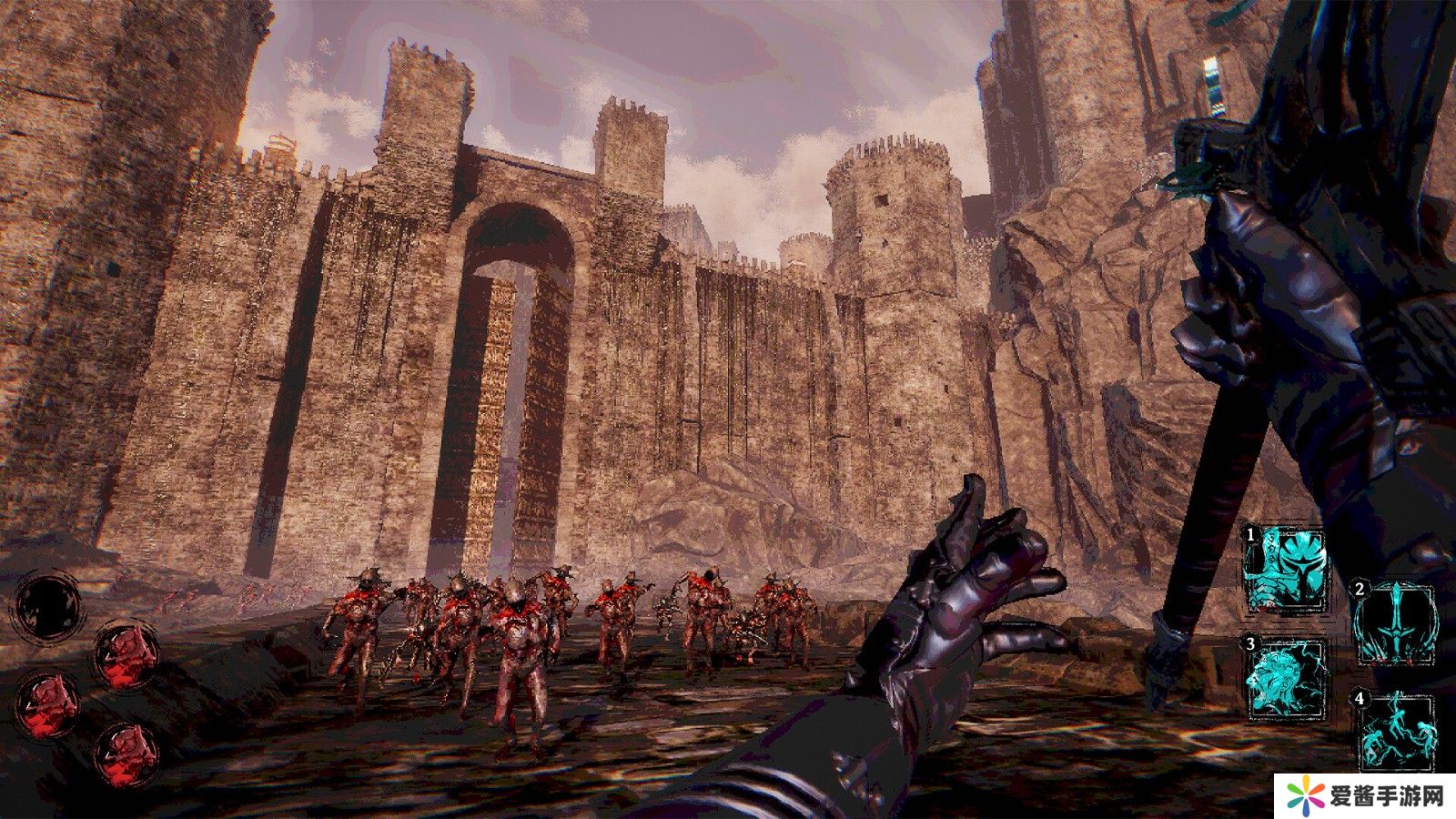Select ability 4 depicting the crouching figures
This screenshot has height=819, width=1456.
pos(1394,731)
